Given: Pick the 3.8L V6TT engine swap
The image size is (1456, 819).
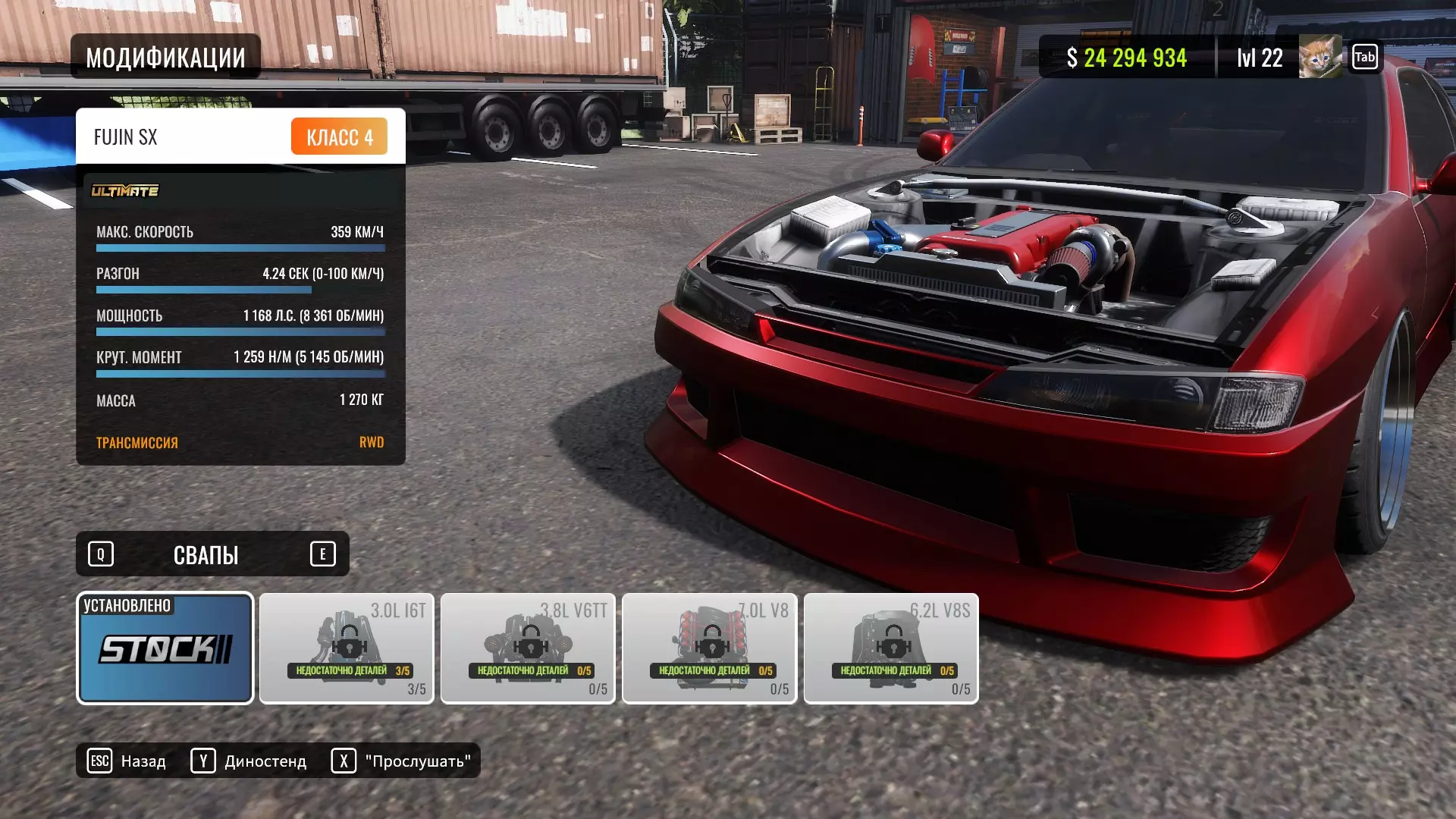Looking at the screenshot, I should click(528, 648).
